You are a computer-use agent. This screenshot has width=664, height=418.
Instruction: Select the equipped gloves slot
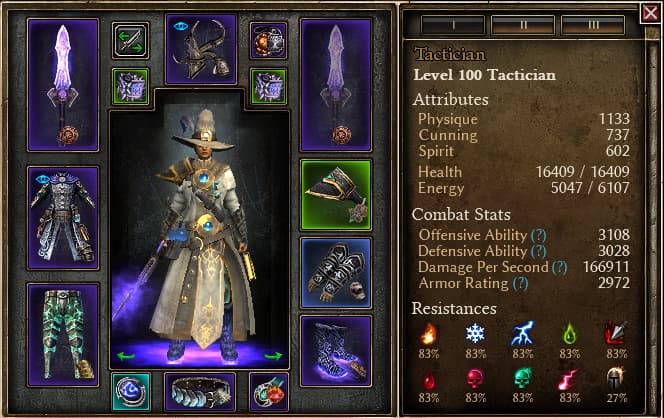[335, 272]
